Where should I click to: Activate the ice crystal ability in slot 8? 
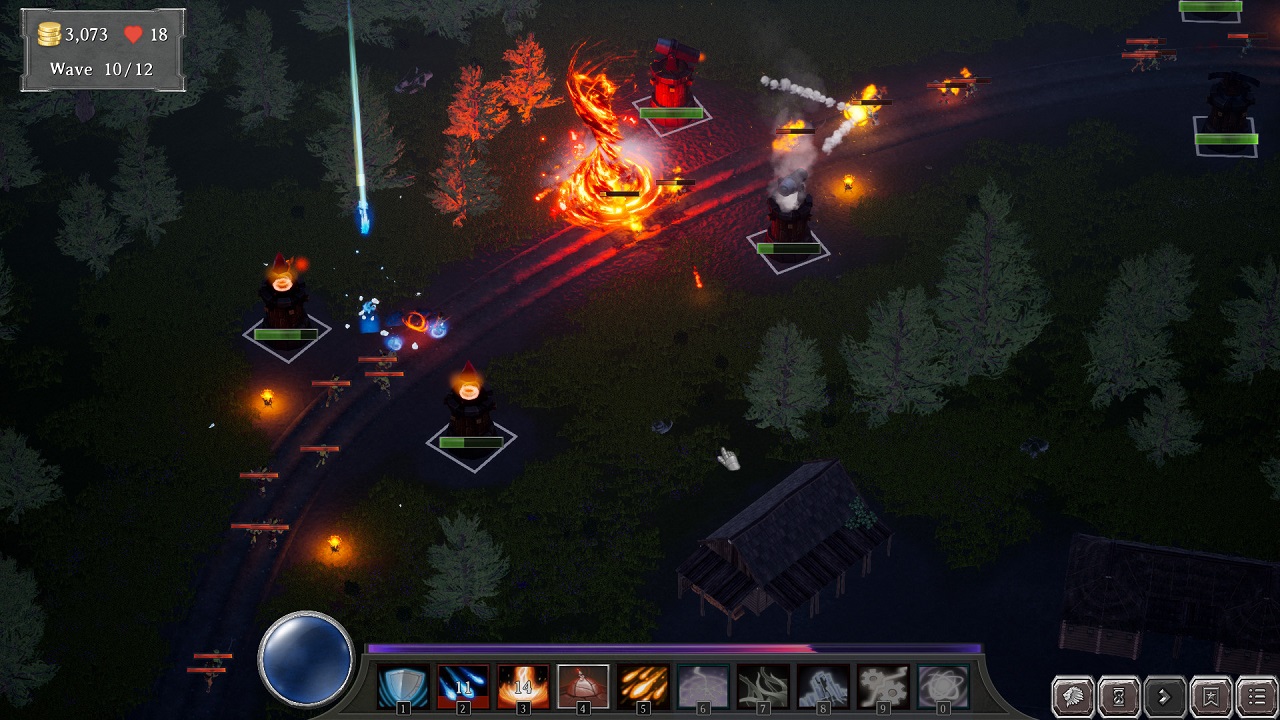823,687
